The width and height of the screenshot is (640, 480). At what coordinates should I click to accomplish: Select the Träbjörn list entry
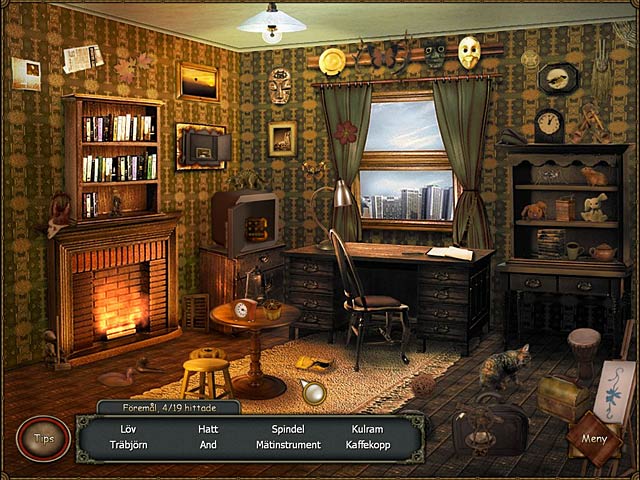pos(127,444)
